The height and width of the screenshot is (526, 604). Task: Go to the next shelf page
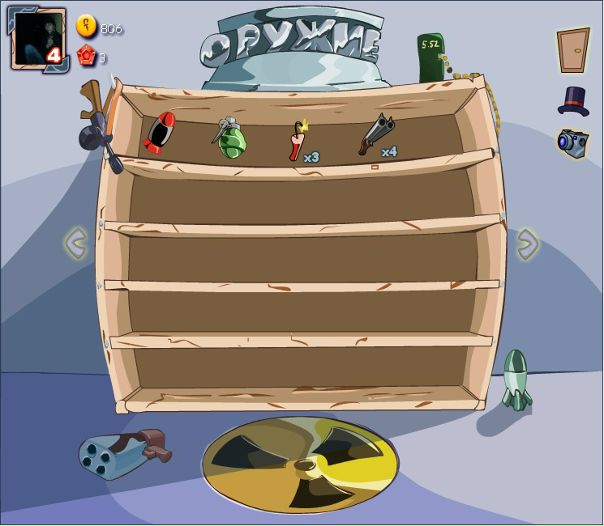[527, 242]
